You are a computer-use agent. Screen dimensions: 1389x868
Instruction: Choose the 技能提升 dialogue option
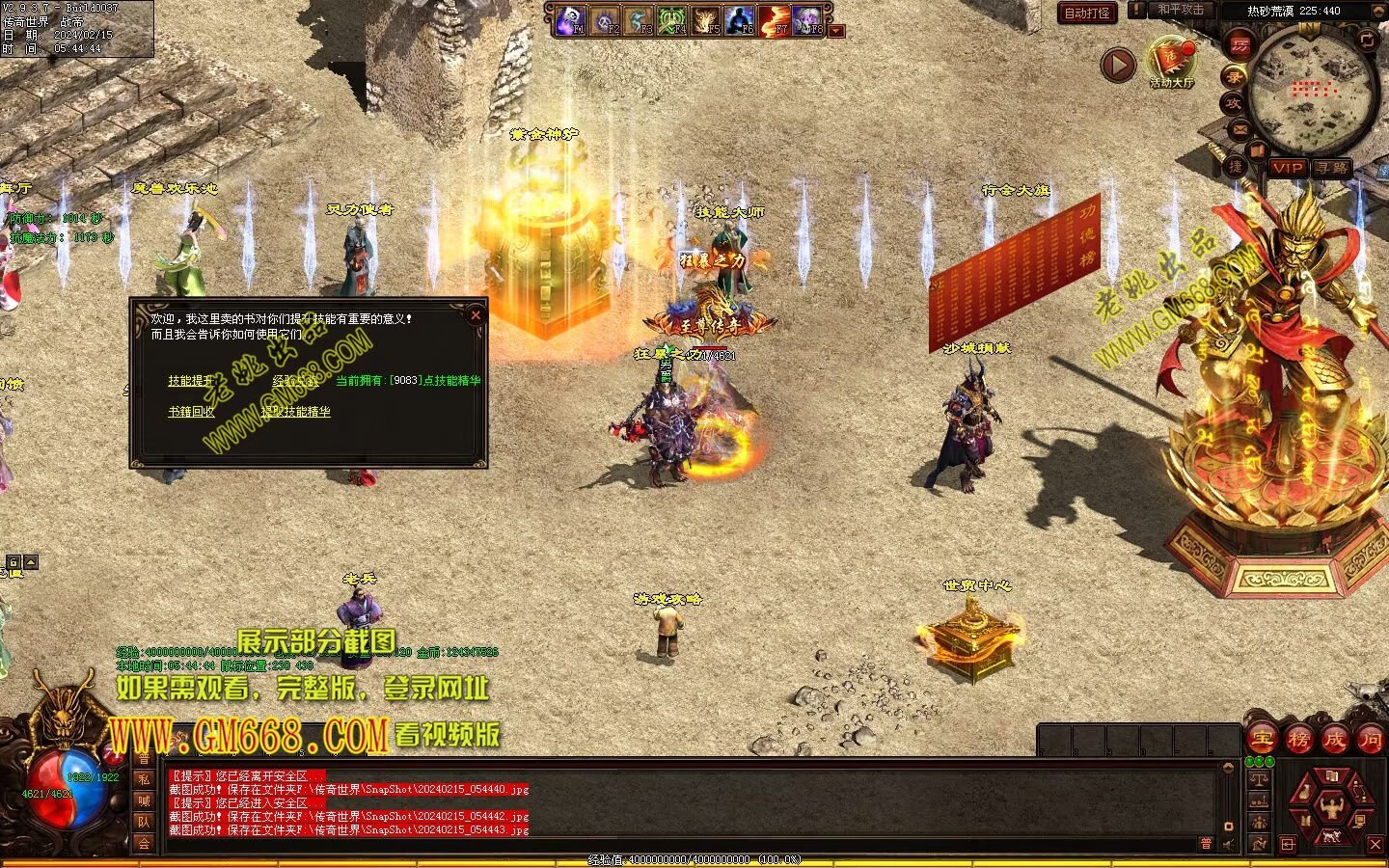[189, 381]
